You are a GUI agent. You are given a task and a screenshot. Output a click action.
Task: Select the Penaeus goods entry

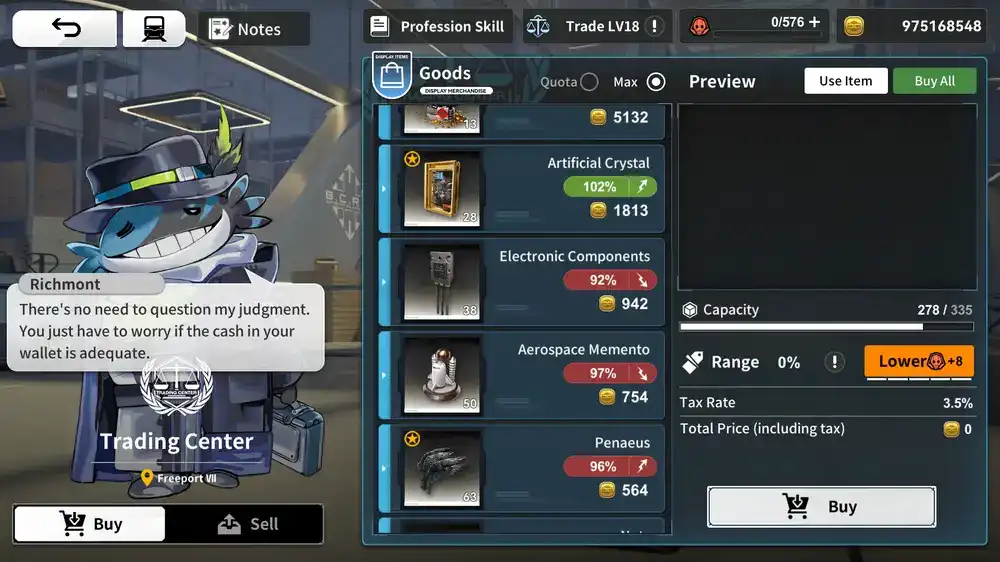tap(522, 467)
